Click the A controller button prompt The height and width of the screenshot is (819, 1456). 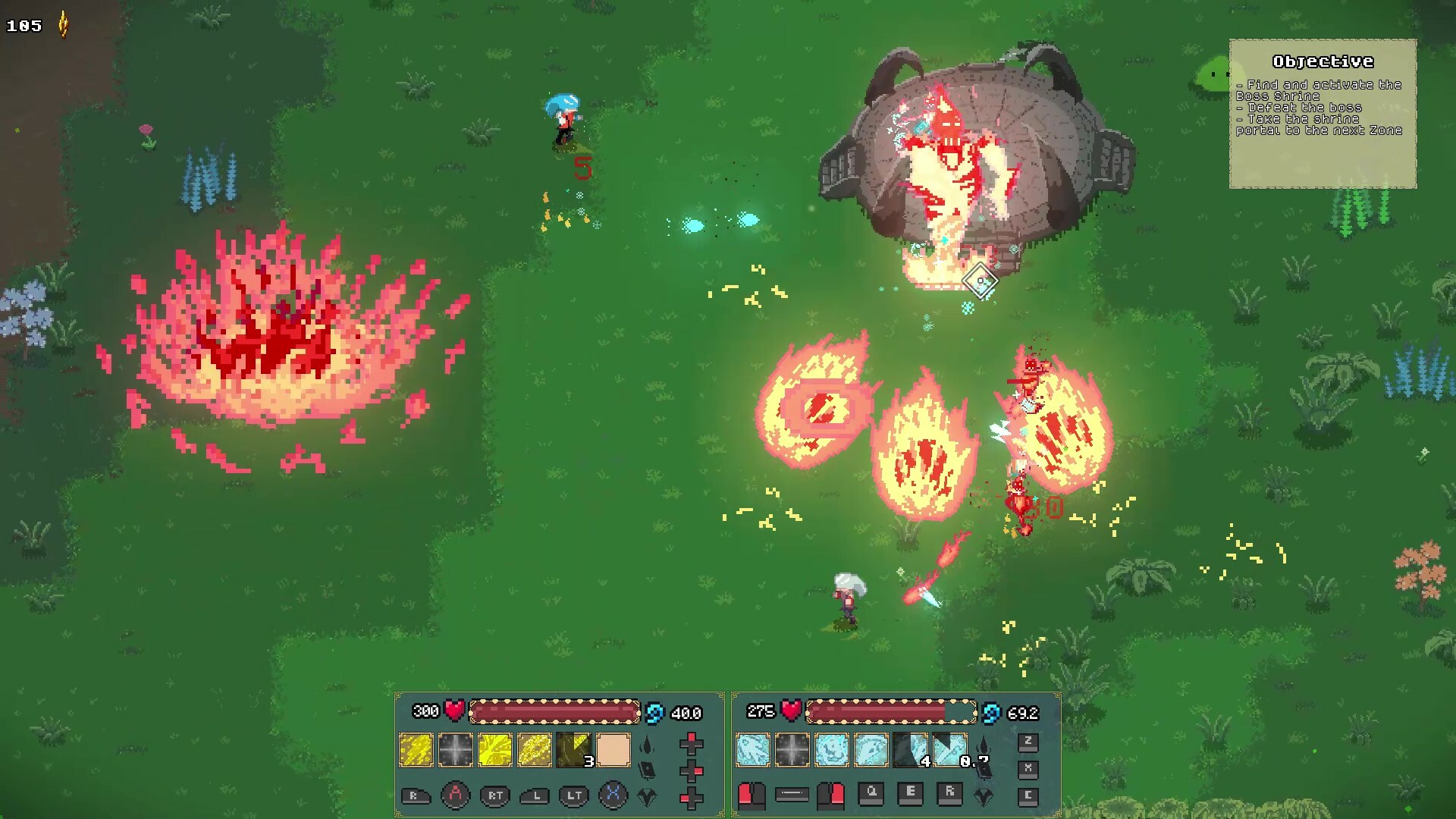(454, 796)
